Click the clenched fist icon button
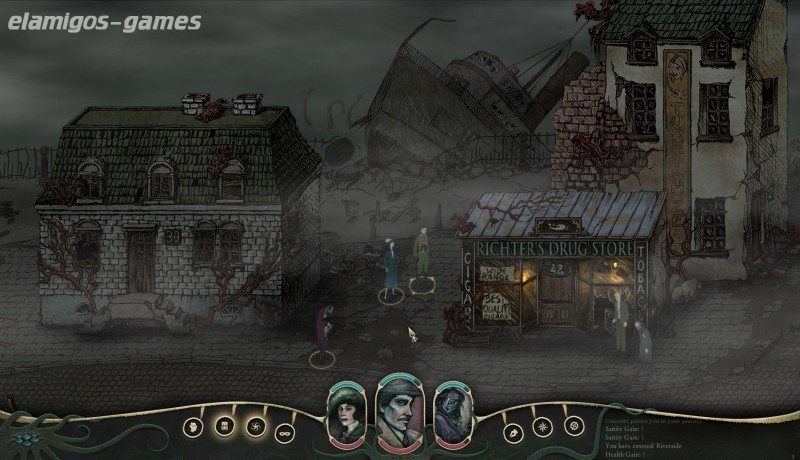 point(191,426)
